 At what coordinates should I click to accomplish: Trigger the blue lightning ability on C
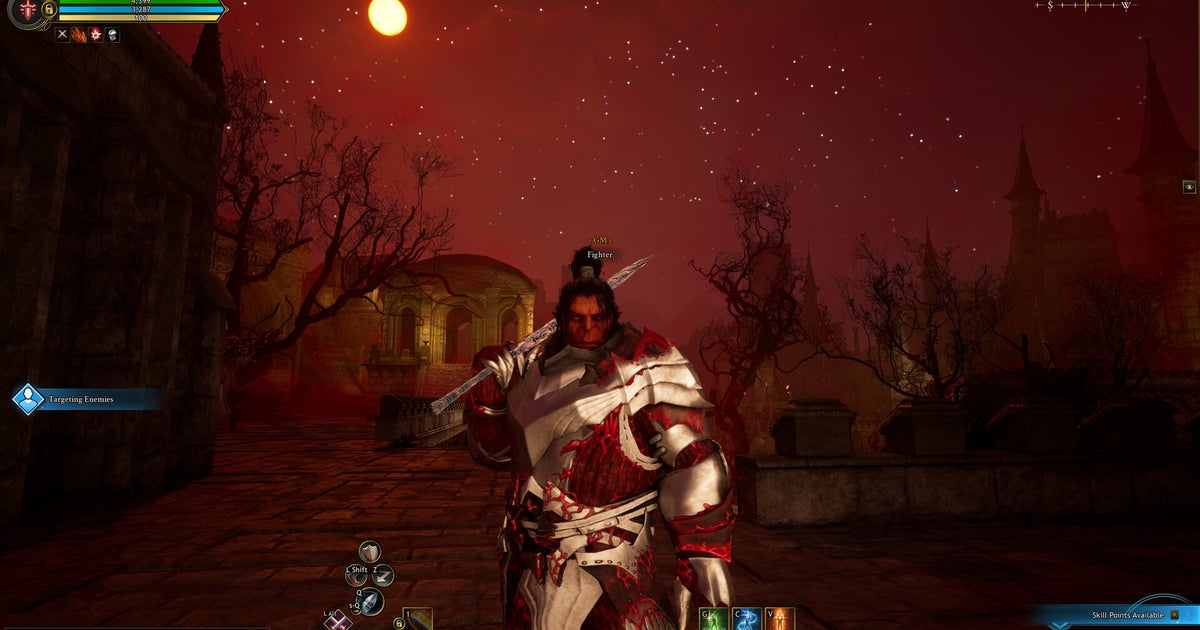746,619
